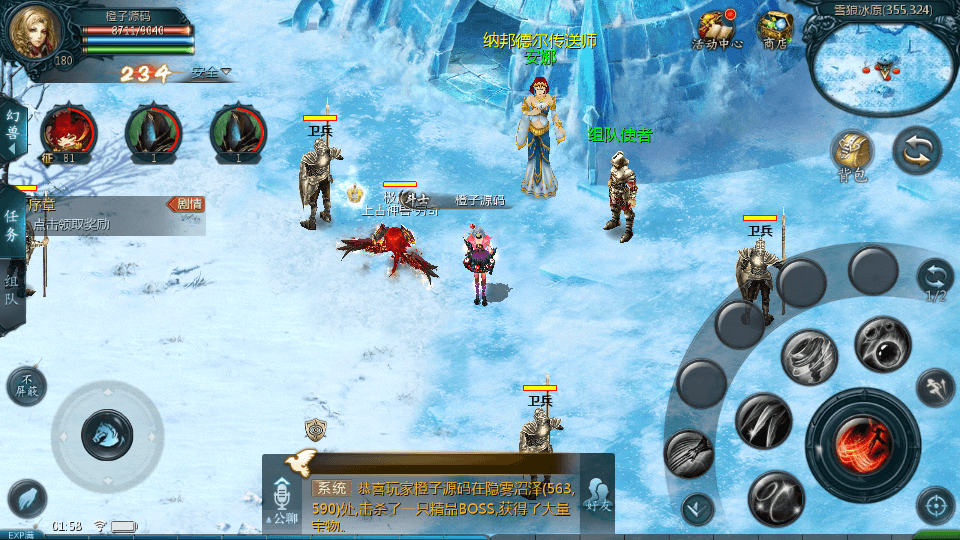Select the red-haired level 81 pet
Screen dimensions: 960x540
[x=68, y=132]
